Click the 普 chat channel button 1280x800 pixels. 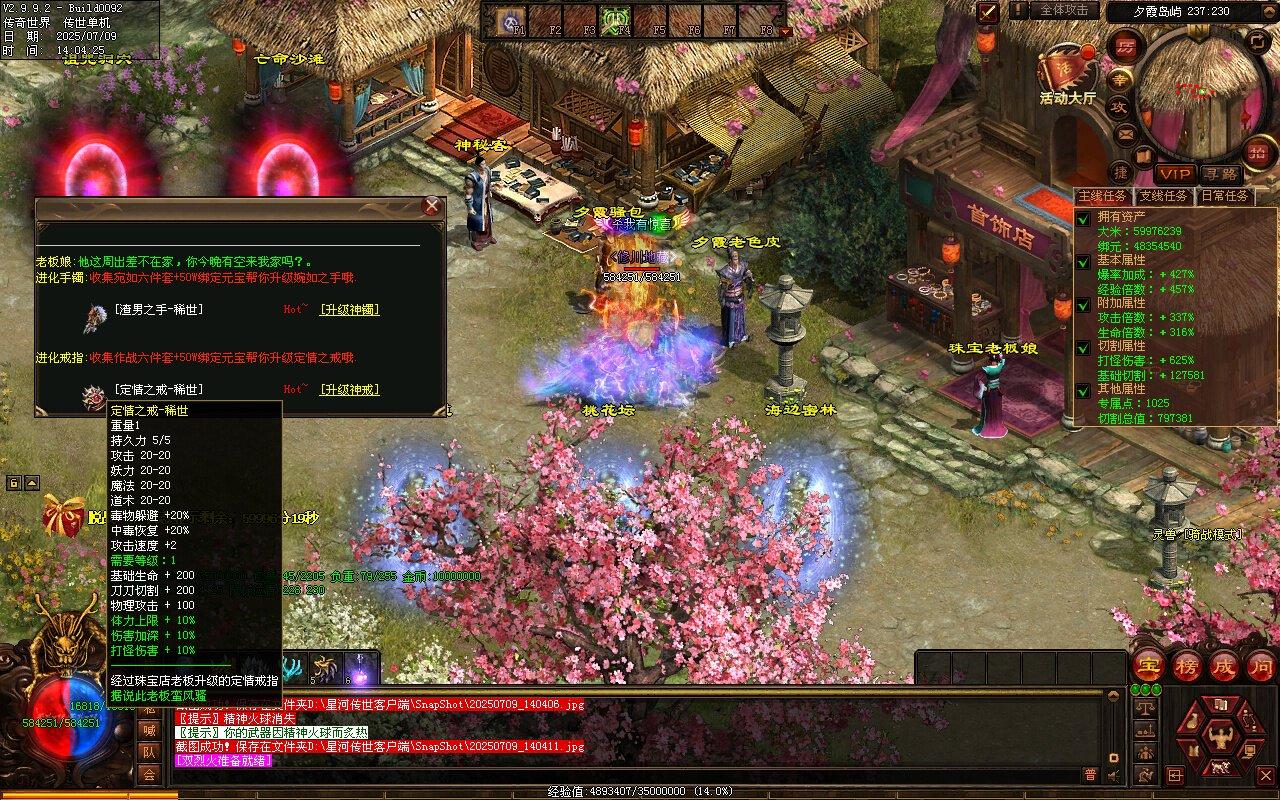(1090, 774)
